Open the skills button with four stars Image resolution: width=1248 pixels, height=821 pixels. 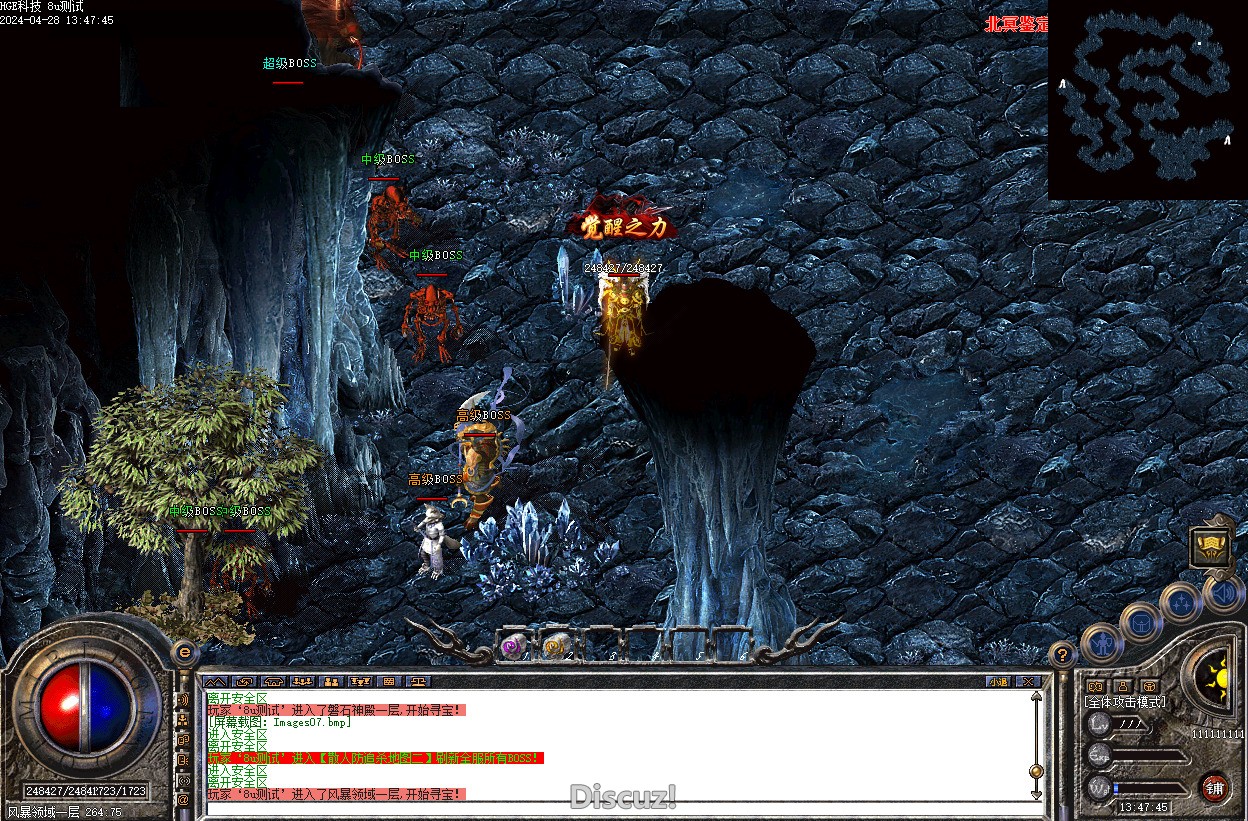pos(1181,603)
